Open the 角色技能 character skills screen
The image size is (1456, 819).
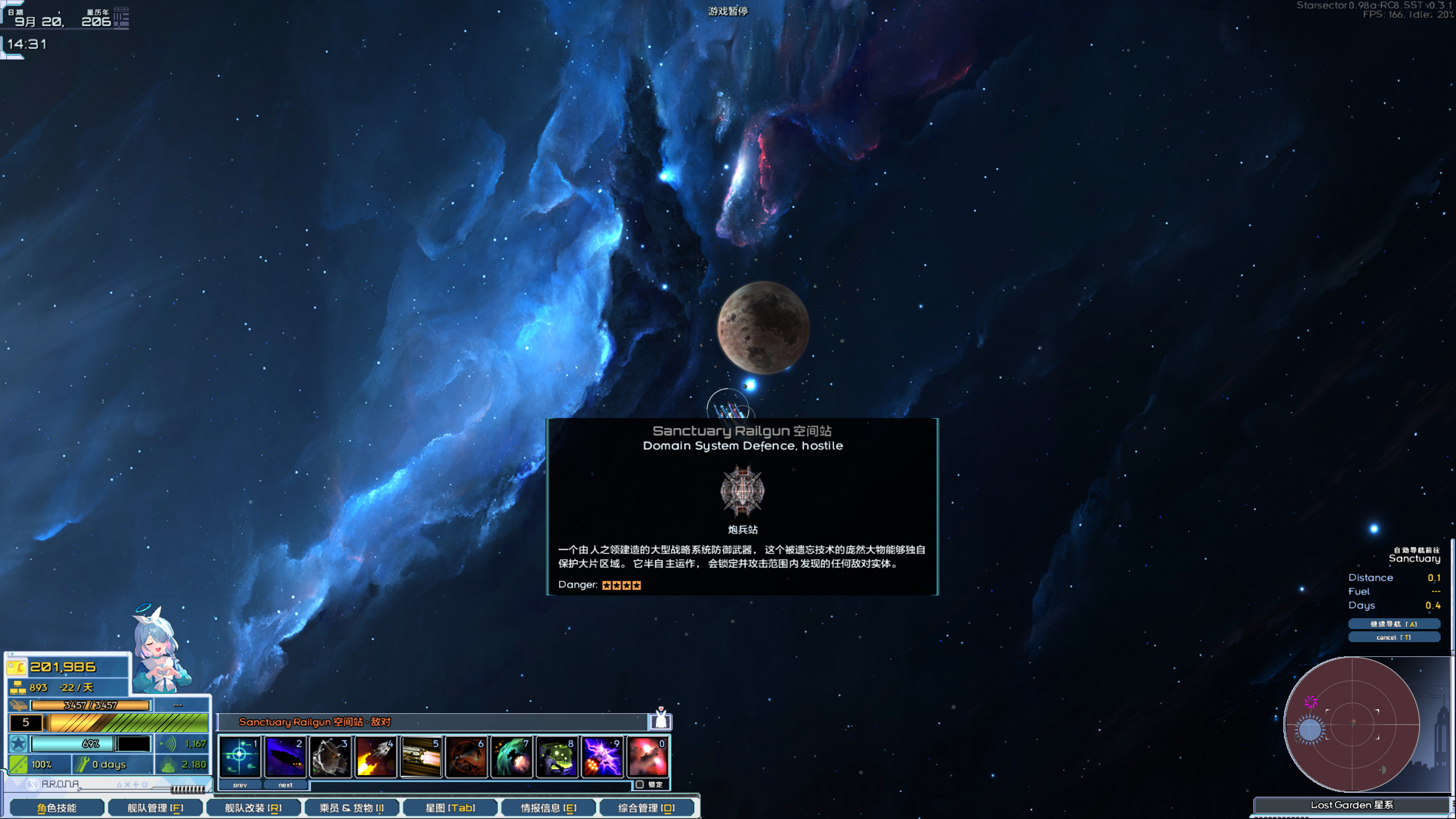tap(57, 808)
